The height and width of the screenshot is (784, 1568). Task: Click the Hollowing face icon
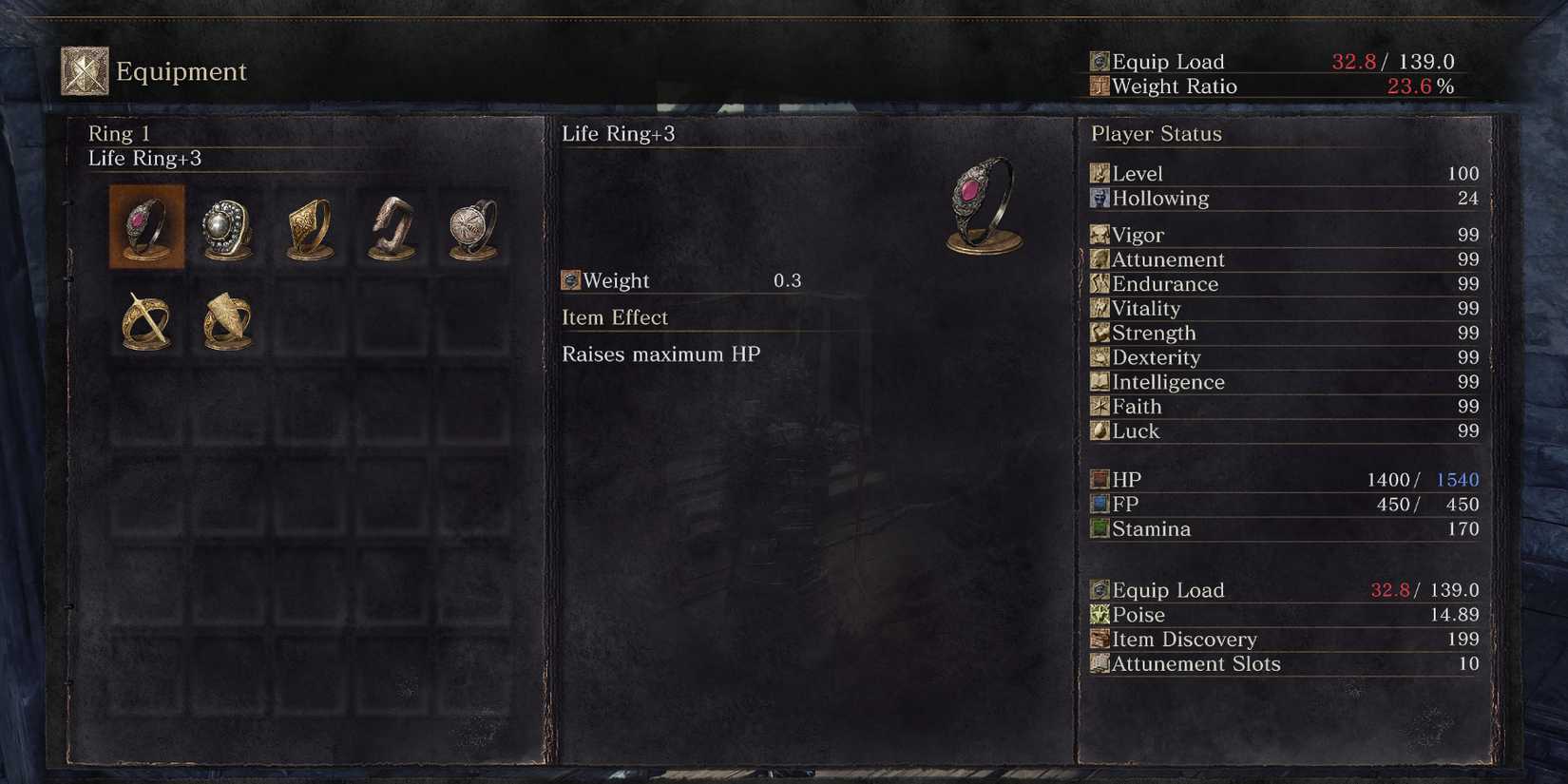click(1100, 199)
